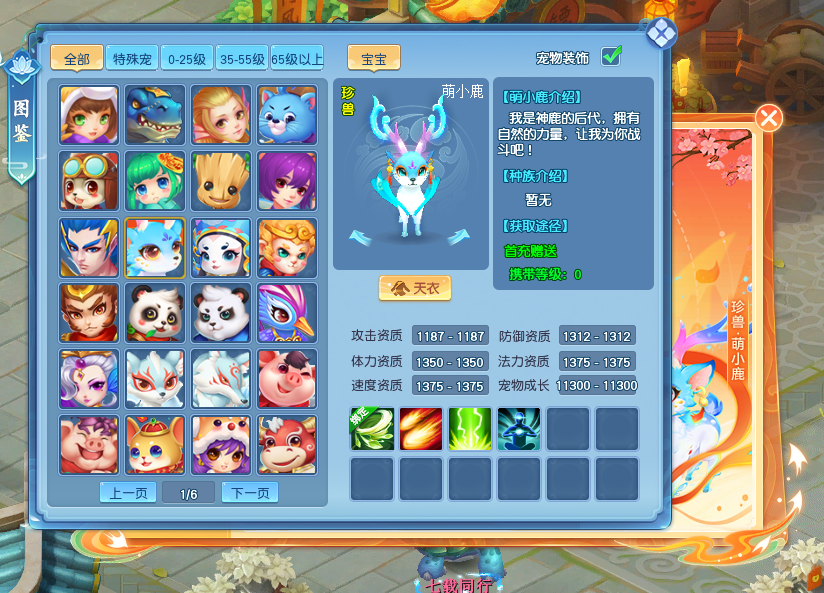Close the orange promo panel behind
The width and height of the screenshot is (824, 593).
[769, 118]
